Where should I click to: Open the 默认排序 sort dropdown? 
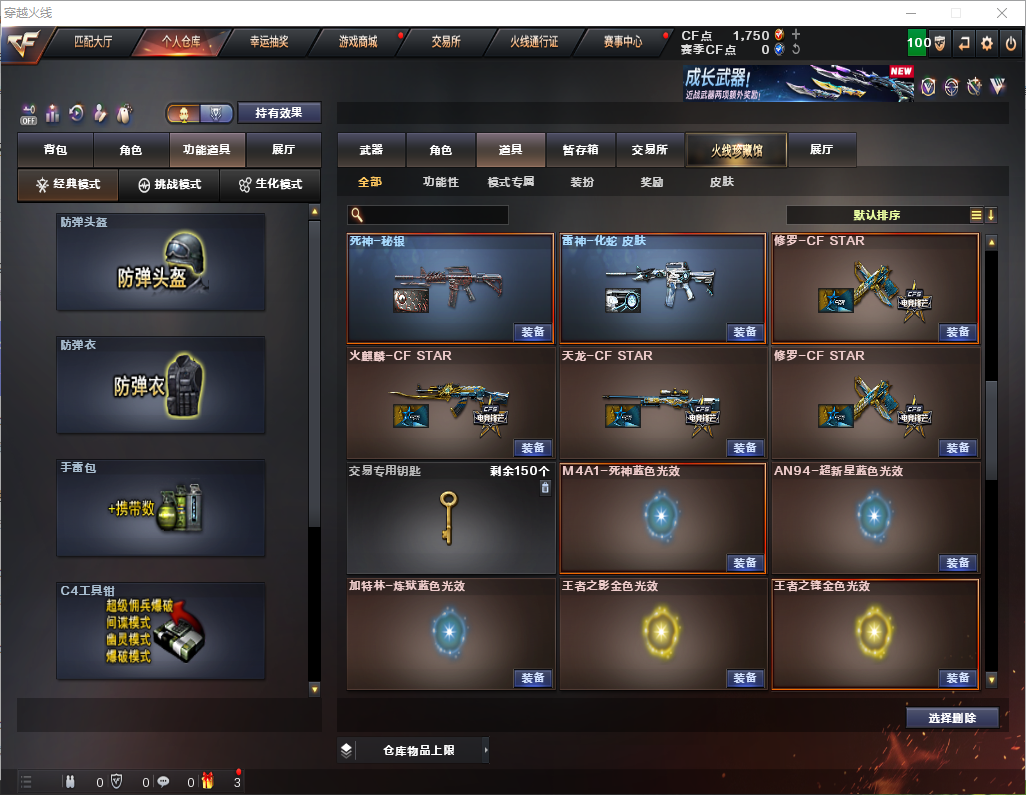coord(876,215)
